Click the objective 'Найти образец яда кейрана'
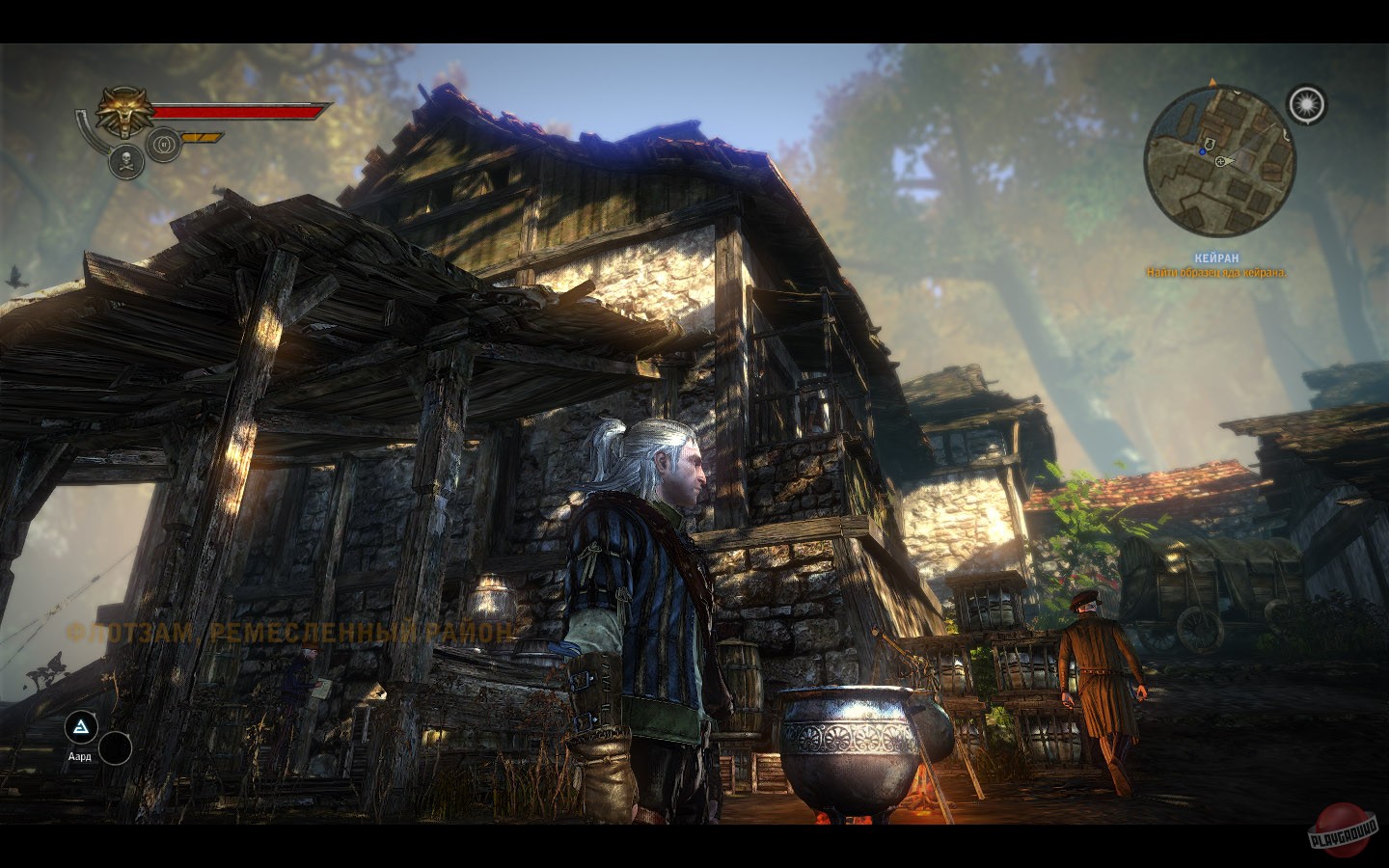Screen dimensions: 1389x868 1217,273
